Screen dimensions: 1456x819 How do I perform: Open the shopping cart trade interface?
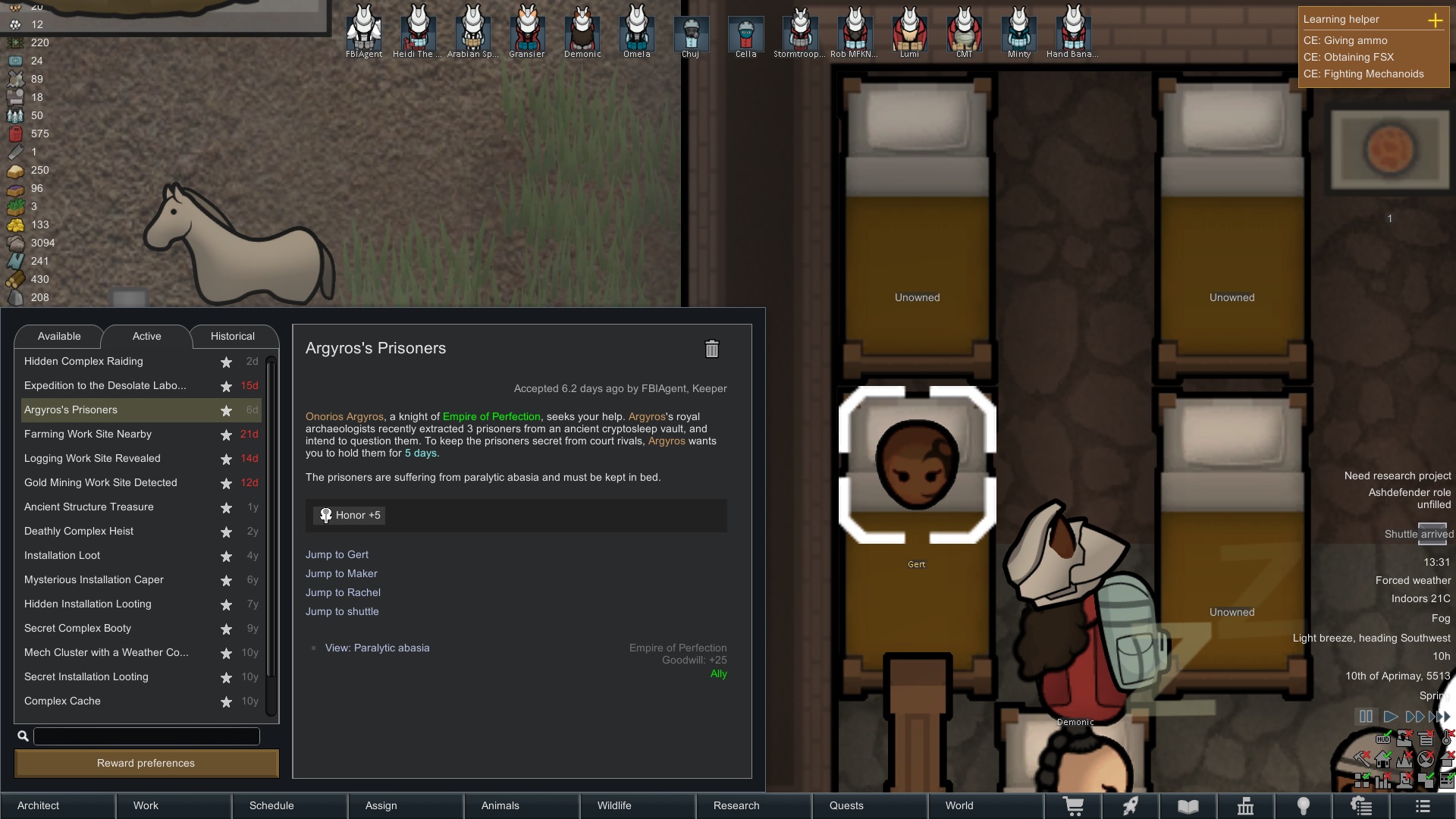click(1075, 805)
